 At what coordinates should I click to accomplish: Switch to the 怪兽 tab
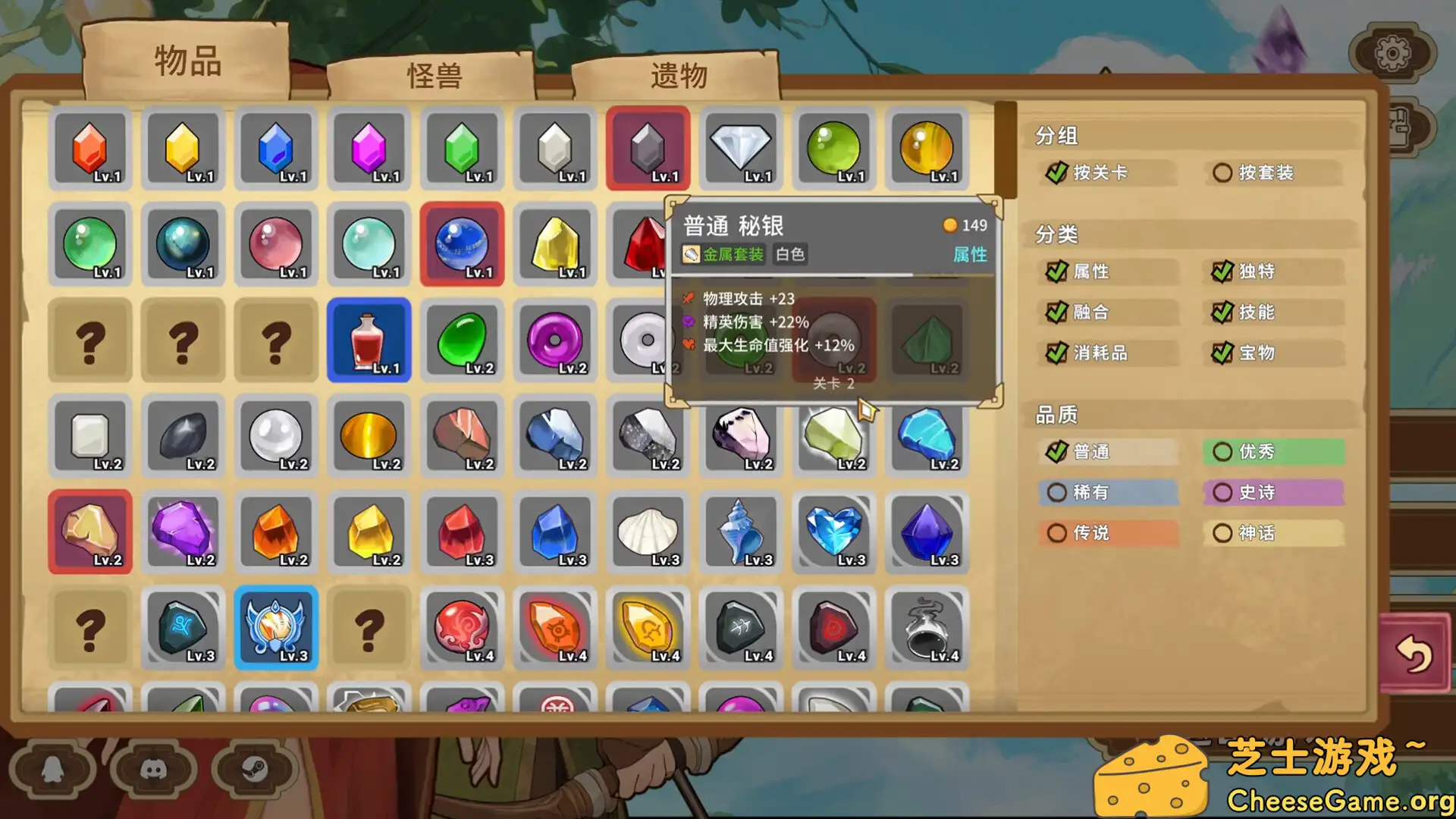coord(436,74)
